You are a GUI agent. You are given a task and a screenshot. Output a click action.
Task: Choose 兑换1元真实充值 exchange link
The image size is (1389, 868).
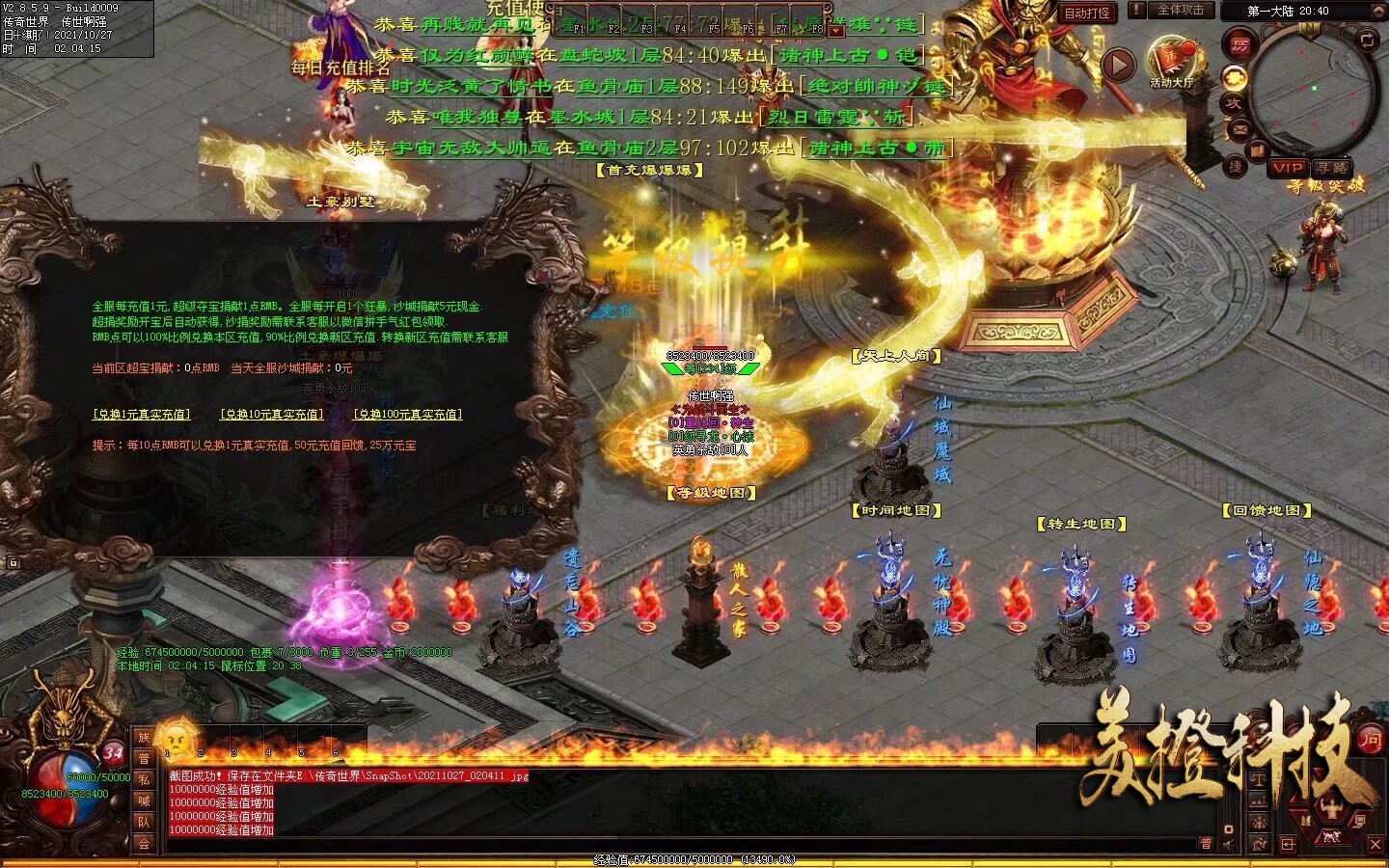(x=141, y=415)
